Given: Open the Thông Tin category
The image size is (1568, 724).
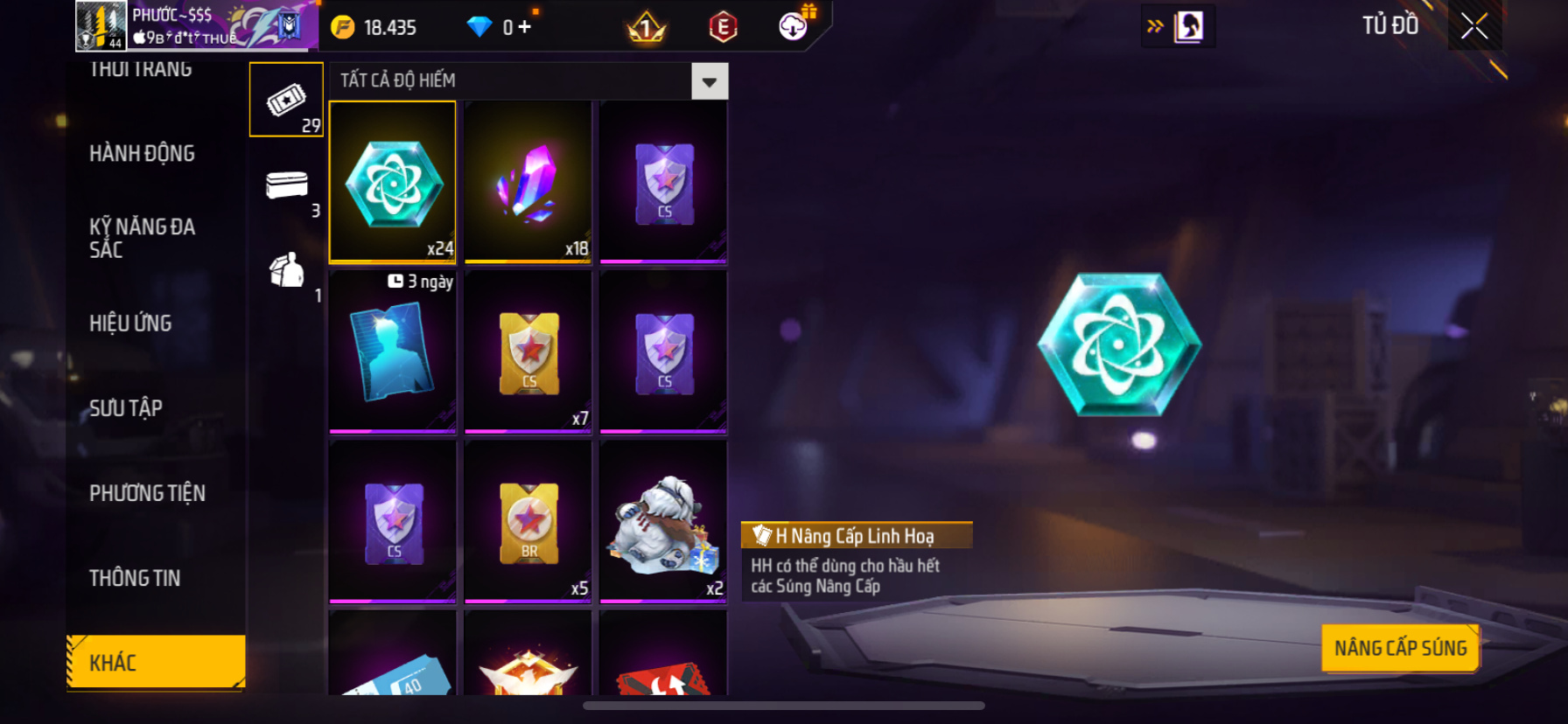Looking at the screenshot, I should coord(135,578).
